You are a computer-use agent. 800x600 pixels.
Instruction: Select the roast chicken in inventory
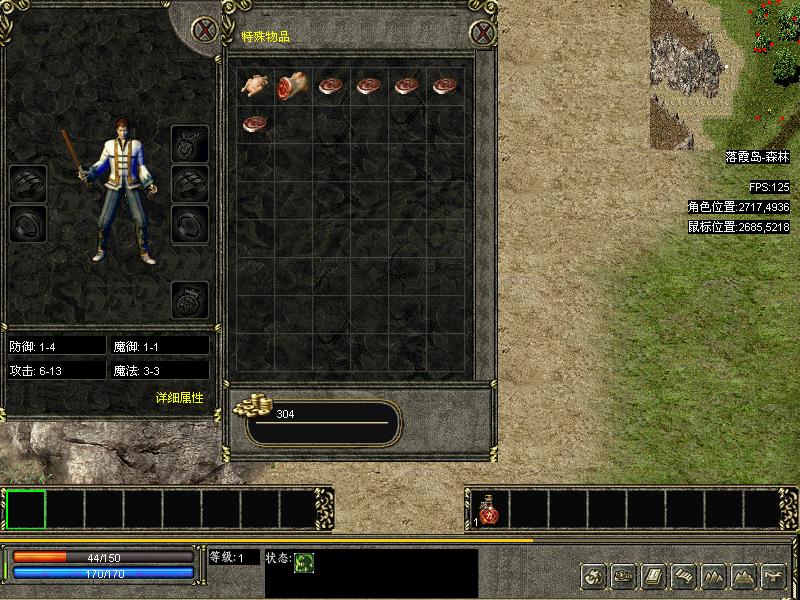pos(255,86)
